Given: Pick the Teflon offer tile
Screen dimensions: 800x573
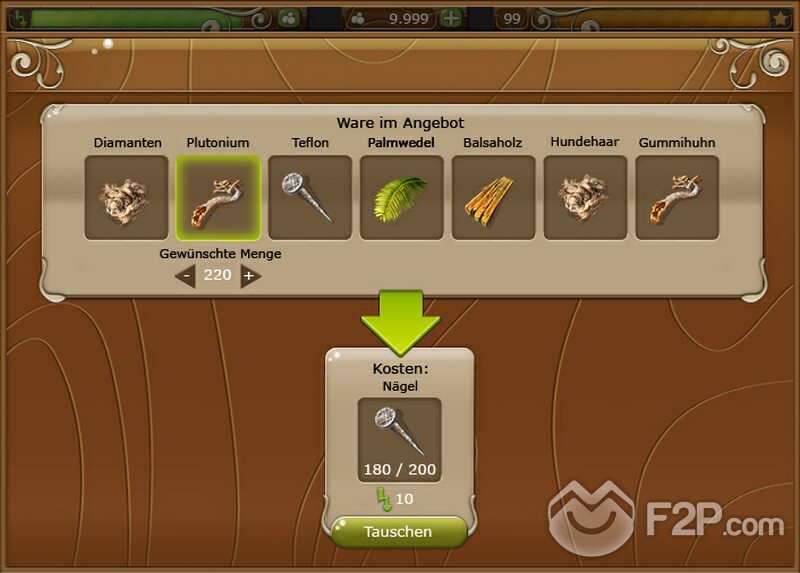Looking at the screenshot, I should click(310, 197).
